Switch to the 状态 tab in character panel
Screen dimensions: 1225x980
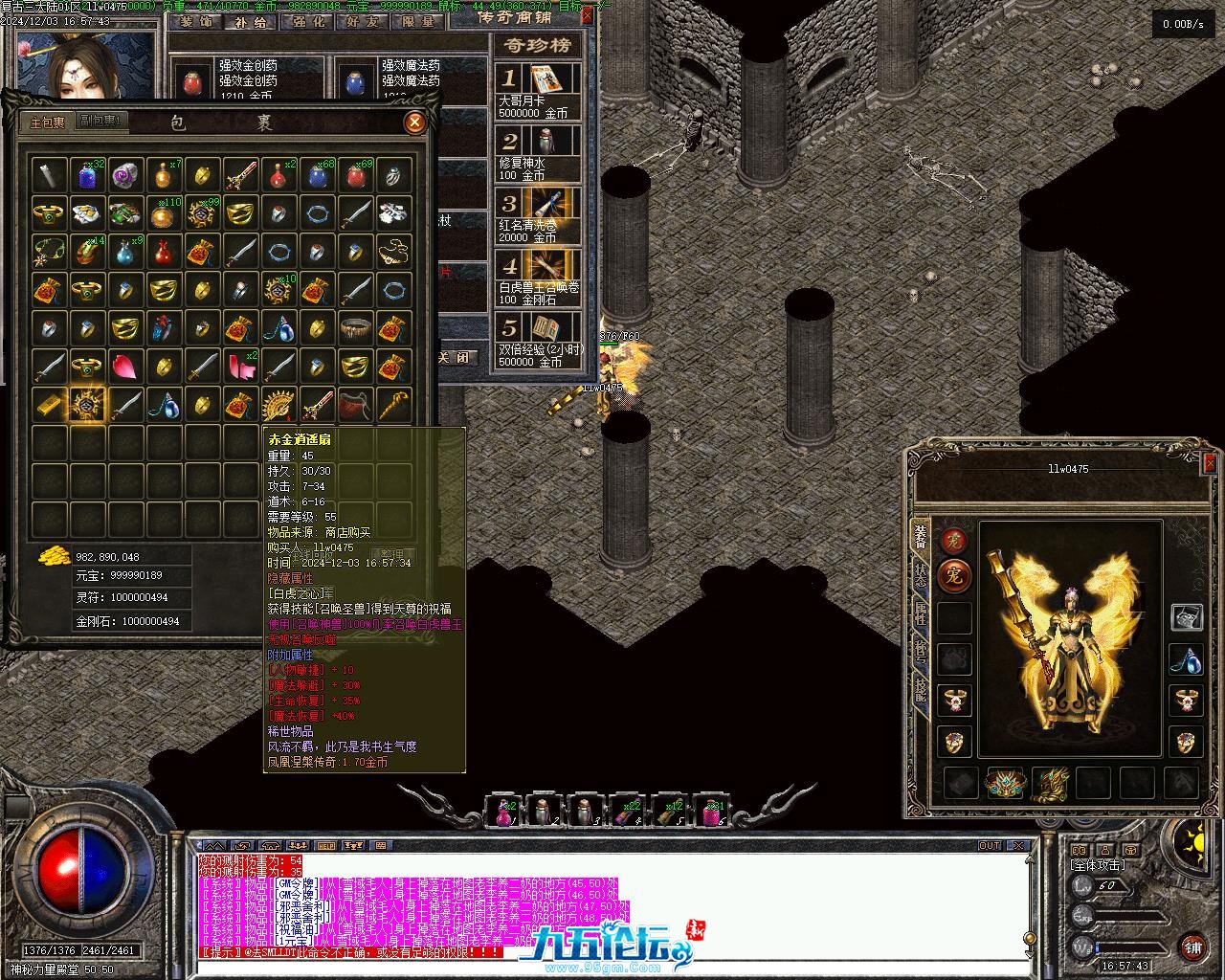pos(920,574)
